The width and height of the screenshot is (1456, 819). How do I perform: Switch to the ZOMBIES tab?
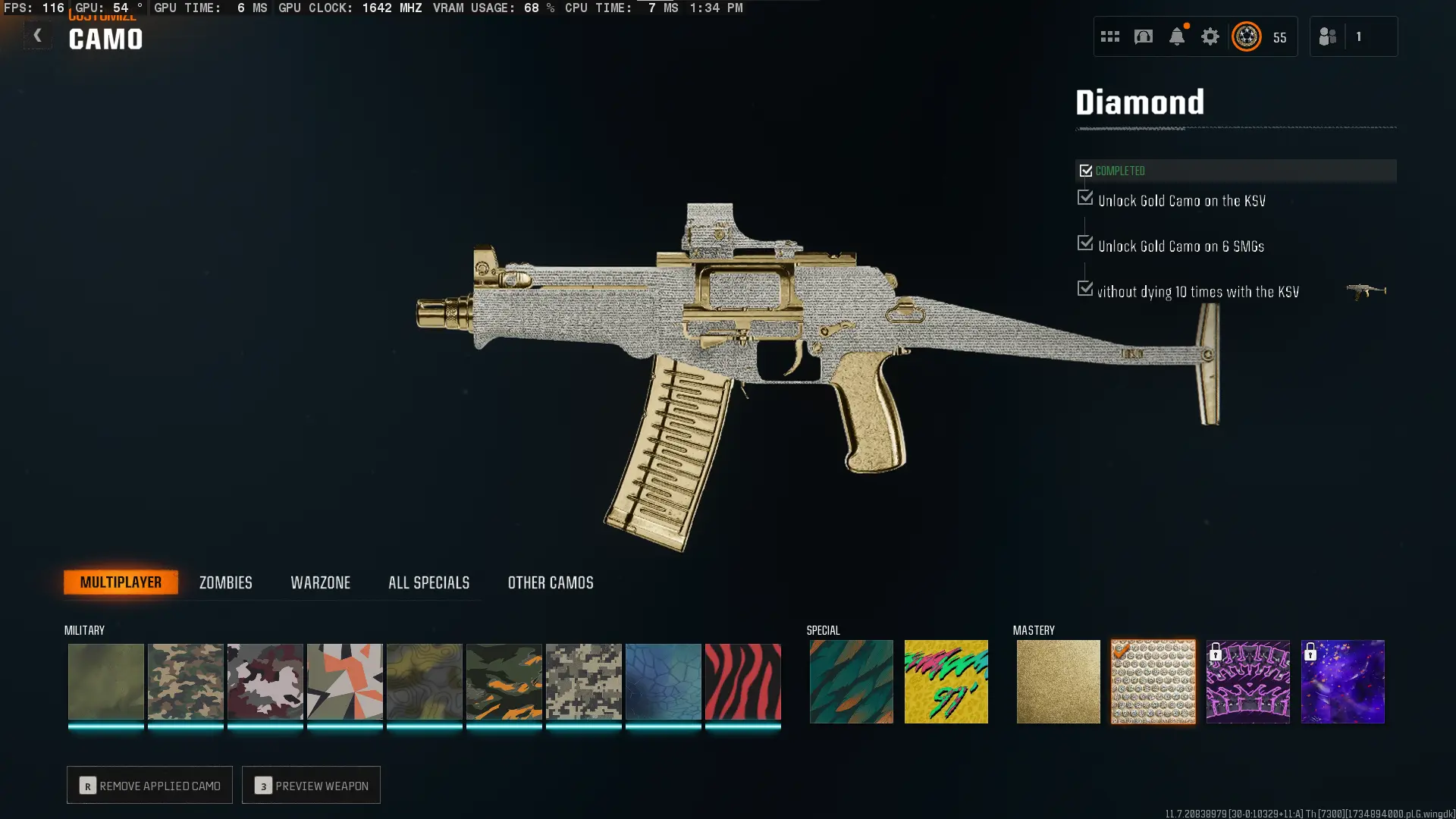[224, 582]
